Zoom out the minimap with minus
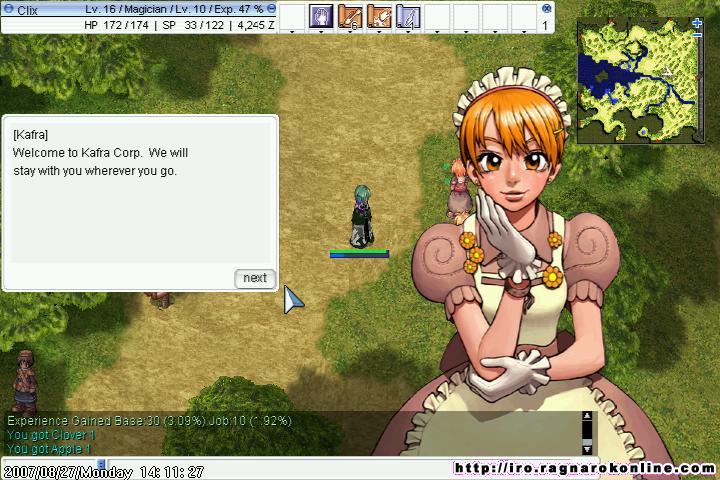The image size is (720, 480). (x=697, y=34)
